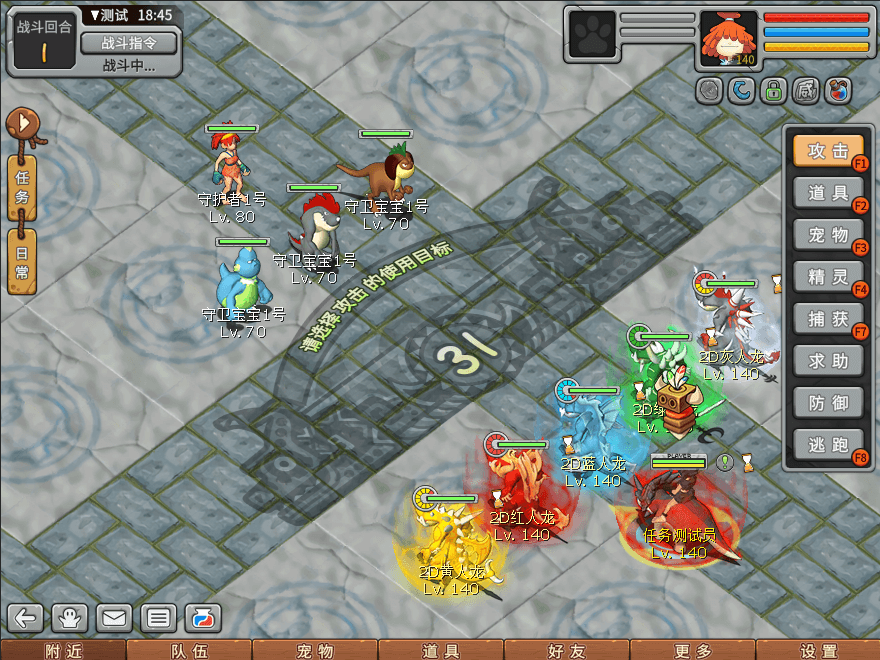This screenshot has height=660, width=880.
Task: Call for help with 求助
Action: point(827,361)
